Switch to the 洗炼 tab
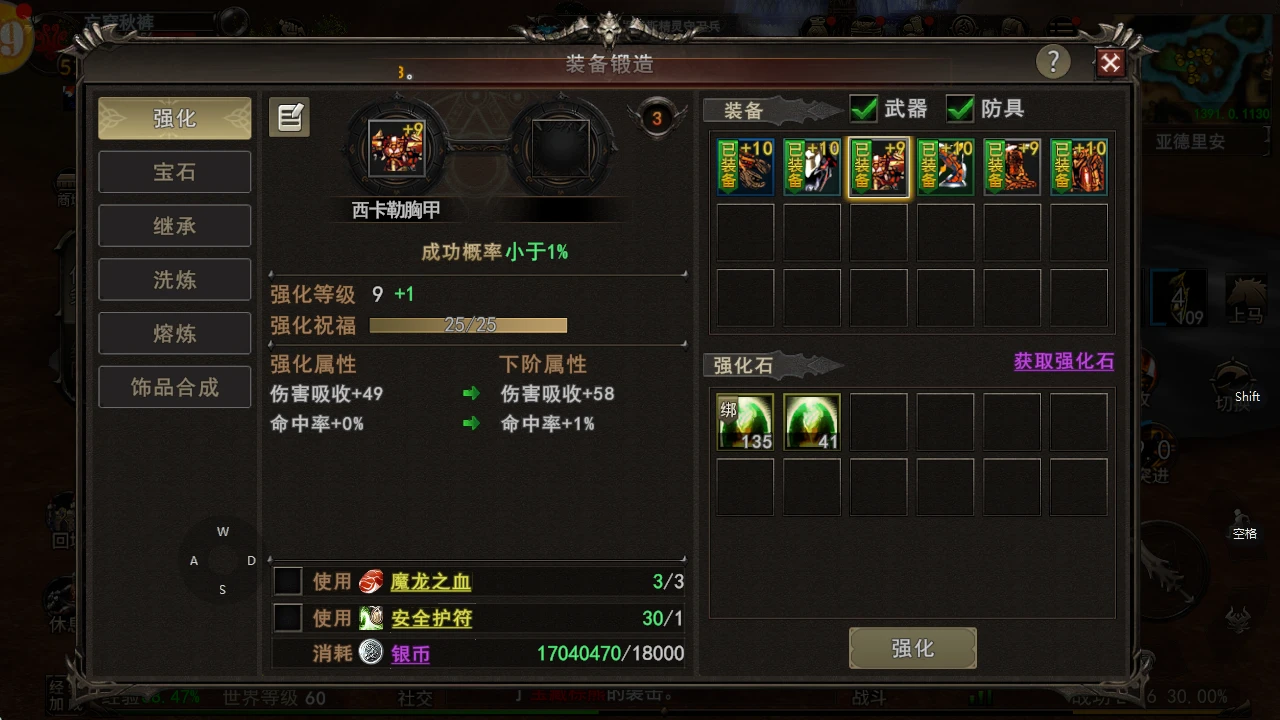Viewport: 1280px width, 720px height. coord(174,279)
